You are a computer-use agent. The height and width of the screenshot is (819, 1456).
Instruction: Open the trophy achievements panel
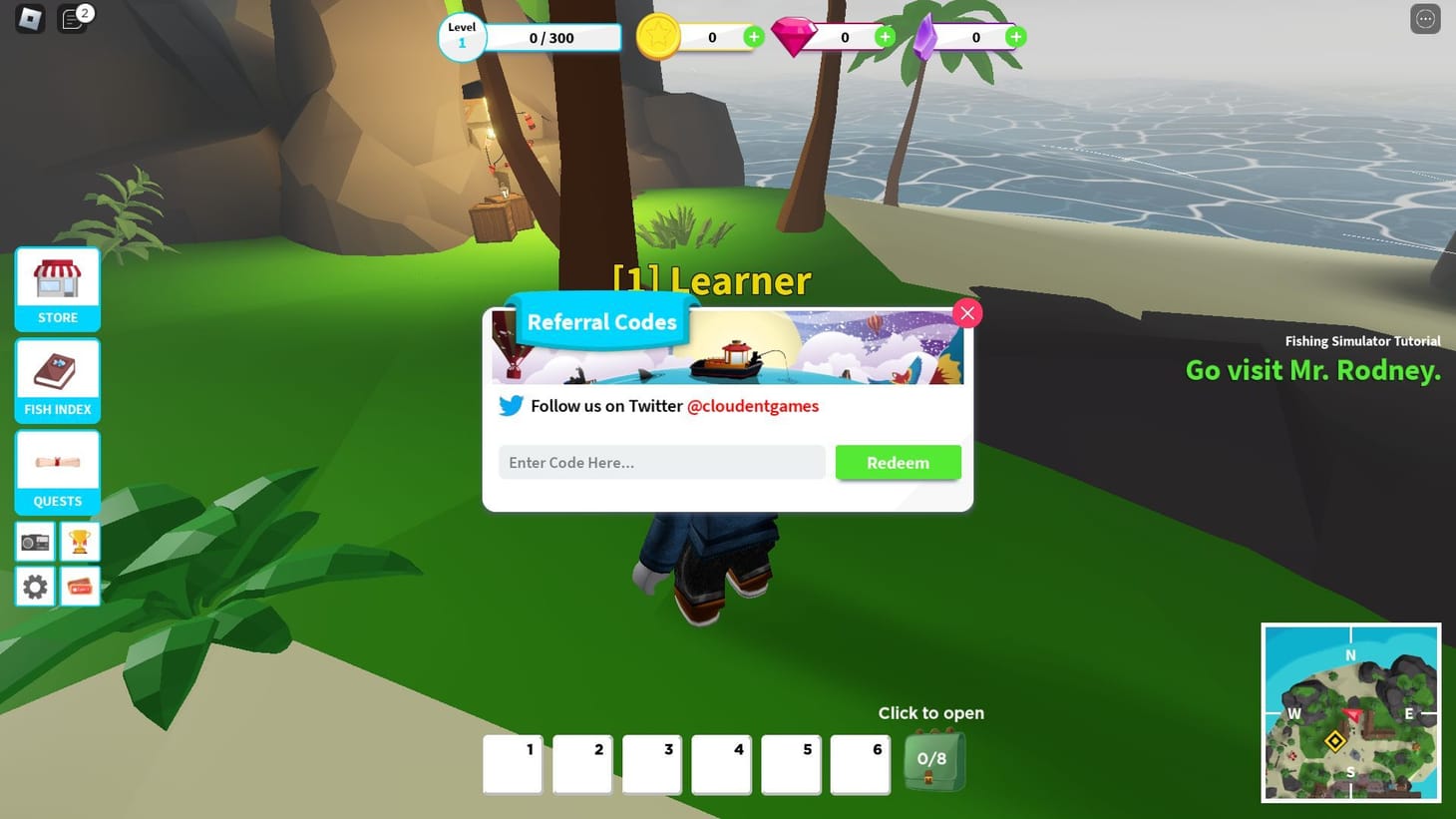[80, 541]
